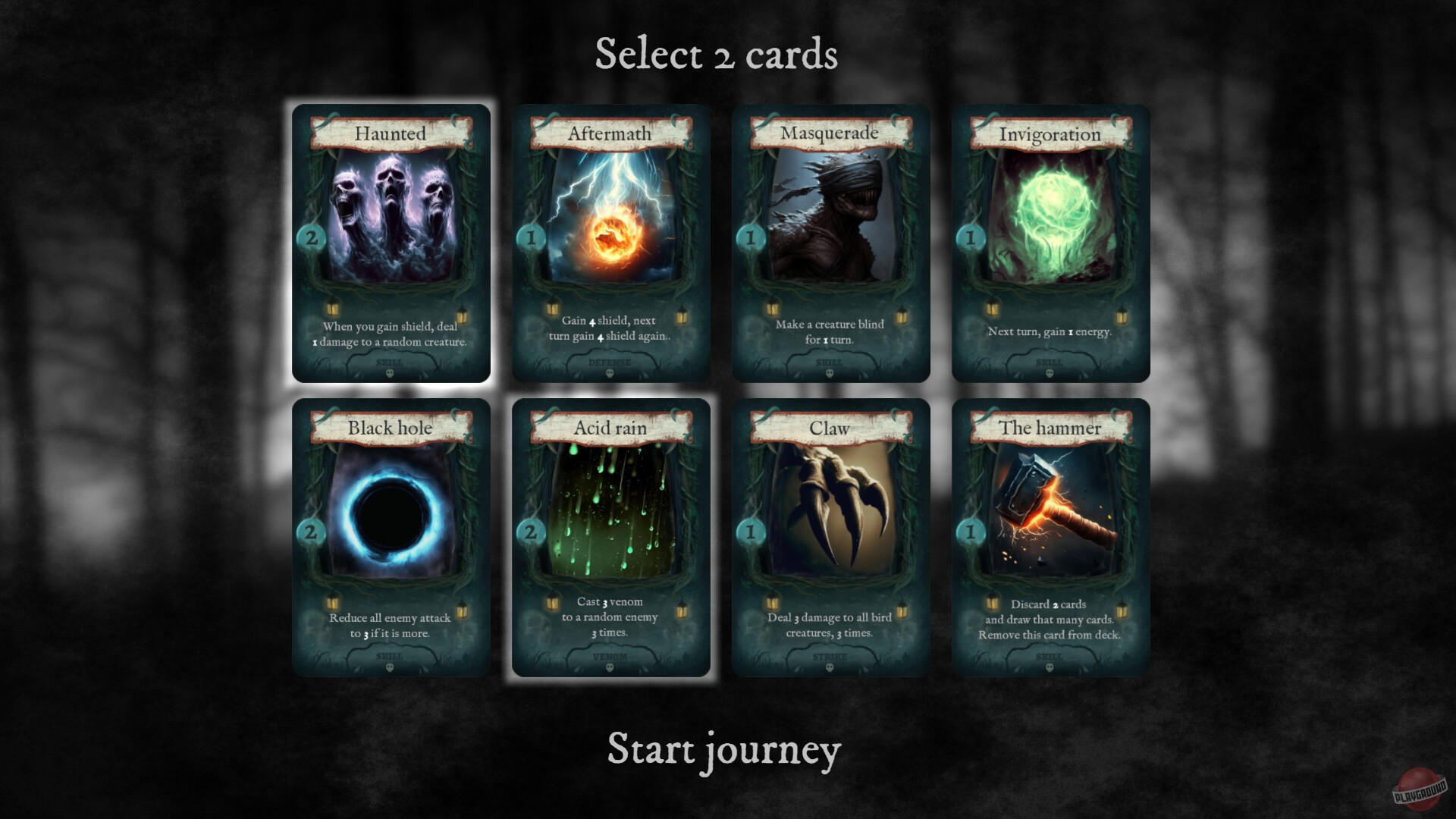This screenshot has height=819, width=1456.
Task: Click the SKILL type label on Black hole
Action: [x=391, y=657]
